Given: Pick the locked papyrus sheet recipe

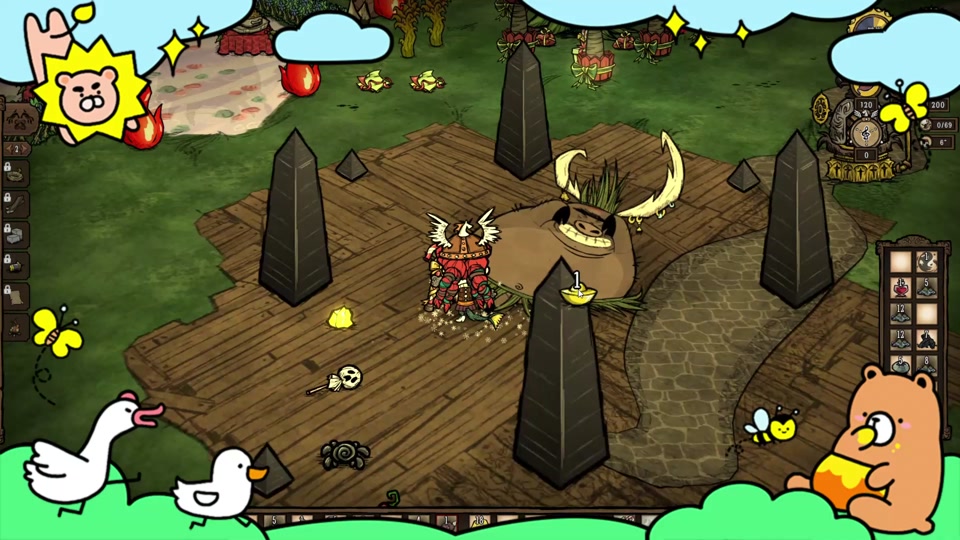Looking at the screenshot, I should 17,296.
